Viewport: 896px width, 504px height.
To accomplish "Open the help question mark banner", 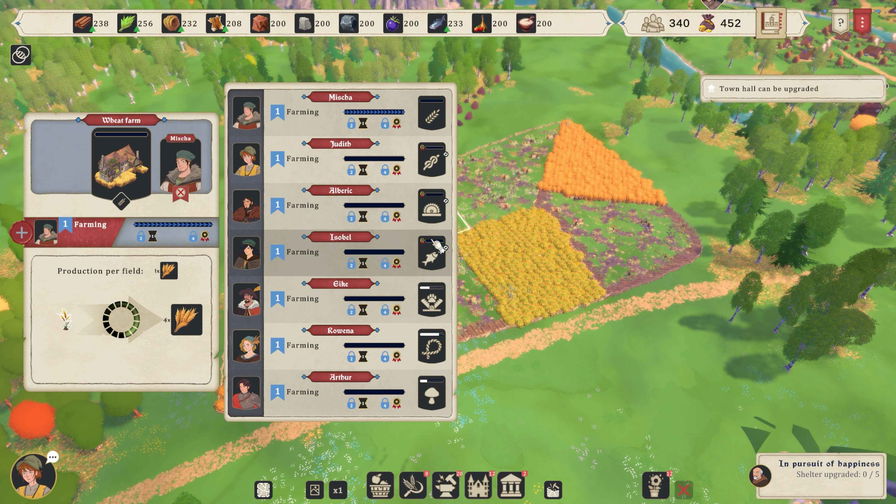I will (840, 22).
